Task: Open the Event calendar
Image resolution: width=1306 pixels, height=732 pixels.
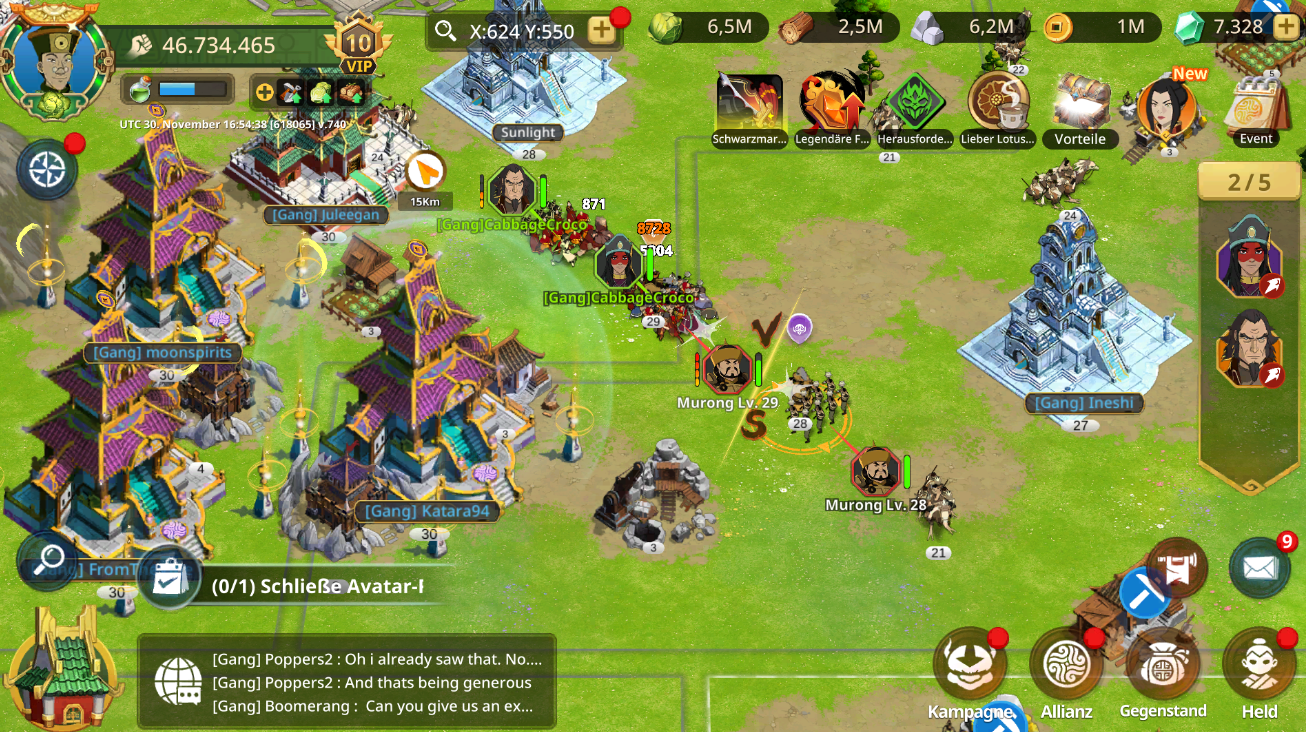Action: pos(1256,108)
